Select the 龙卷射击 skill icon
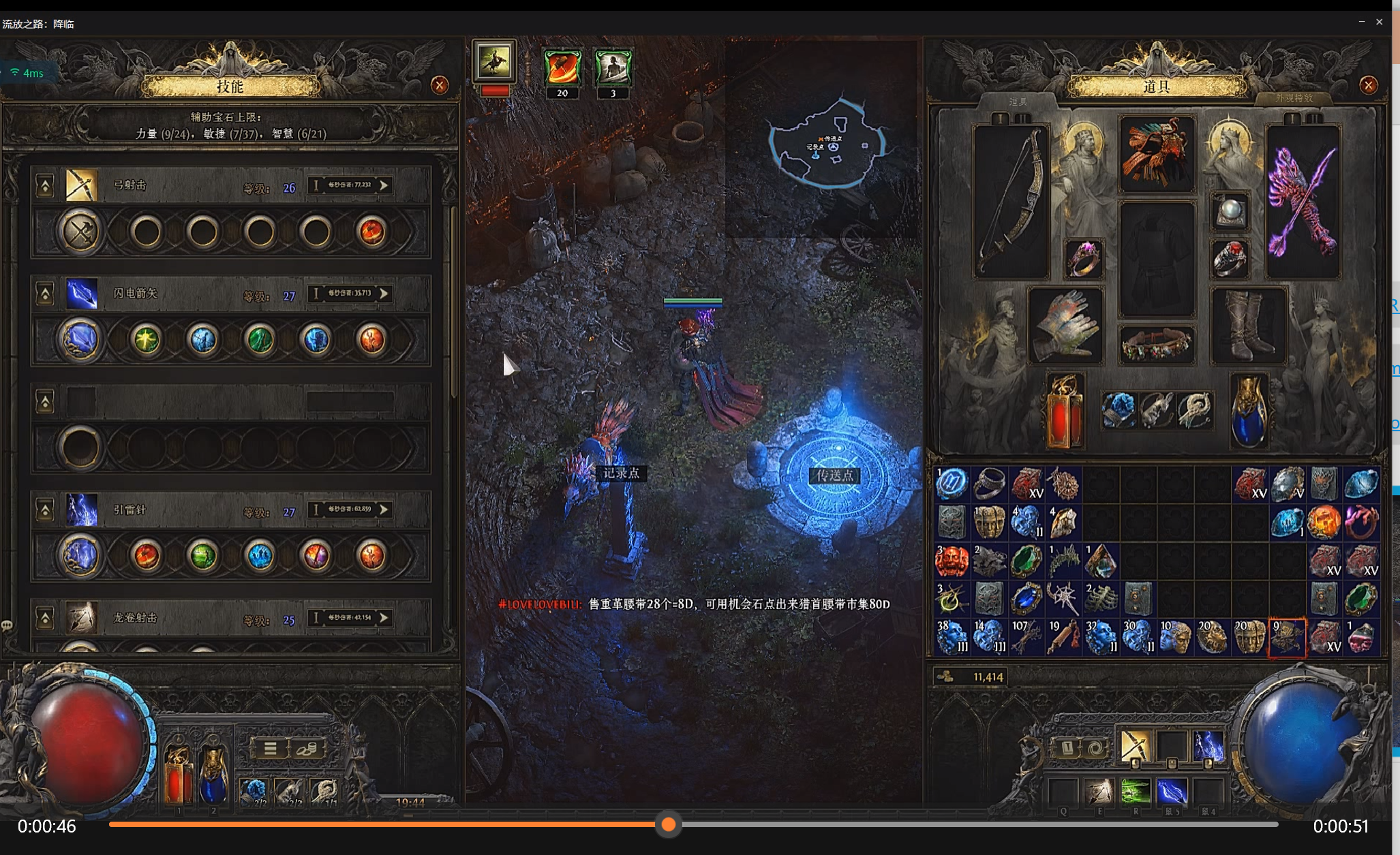Screen dimensions: 1400x855 pyautogui.click(x=81, y=618)
